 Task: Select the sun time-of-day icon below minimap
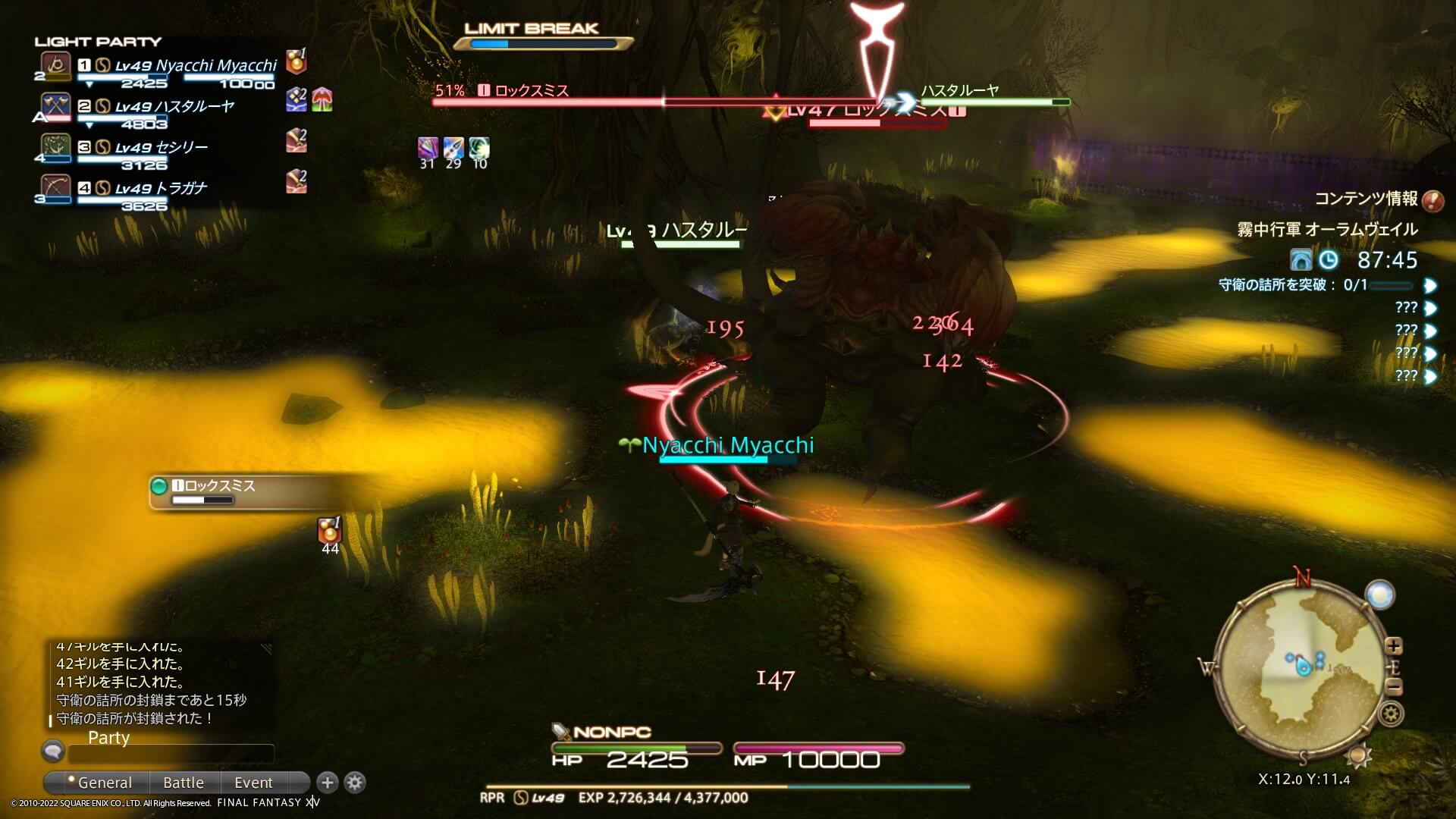click(1358, 755)
